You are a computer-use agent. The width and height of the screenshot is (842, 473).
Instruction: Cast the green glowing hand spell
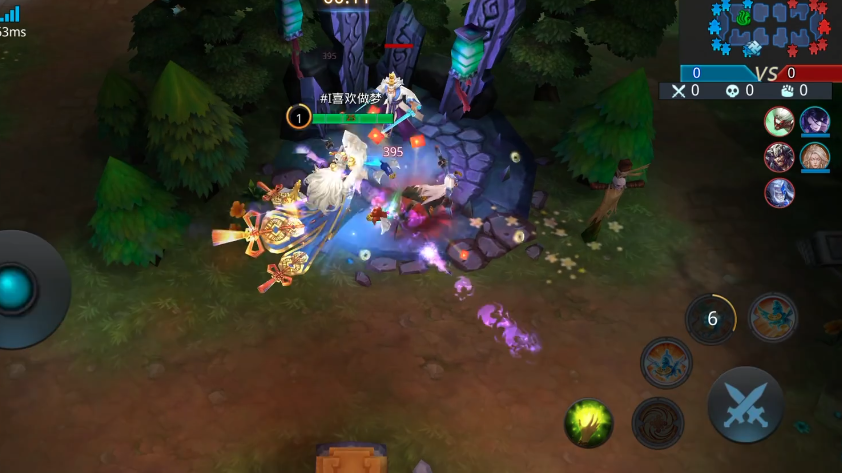tap(588, 422)
